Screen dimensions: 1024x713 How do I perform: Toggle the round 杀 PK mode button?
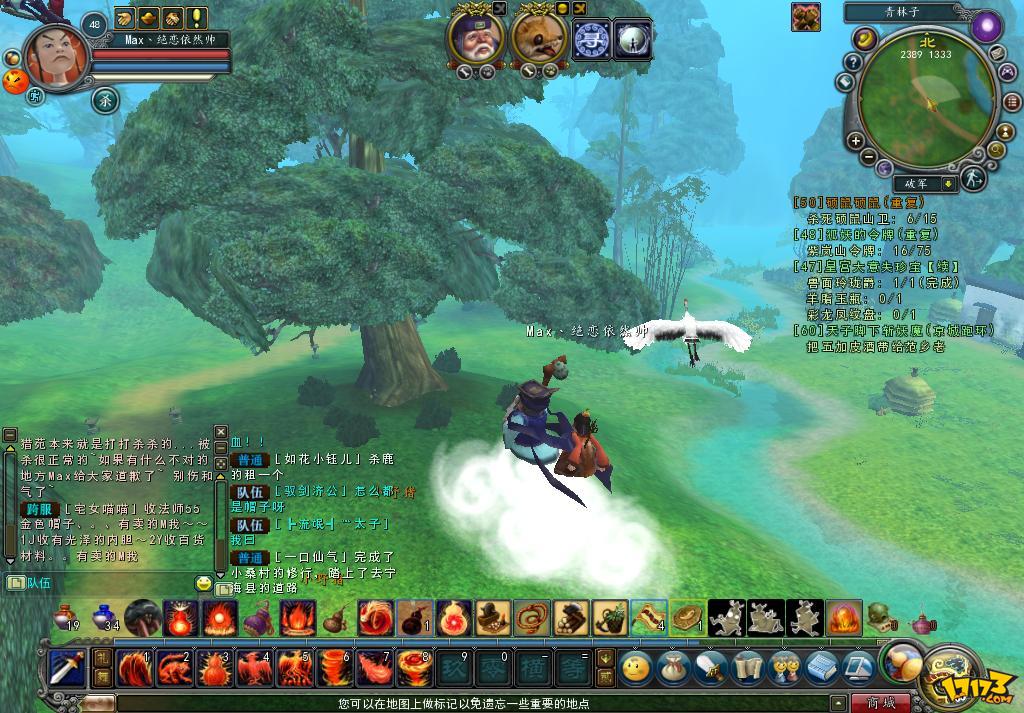(105, 100)
